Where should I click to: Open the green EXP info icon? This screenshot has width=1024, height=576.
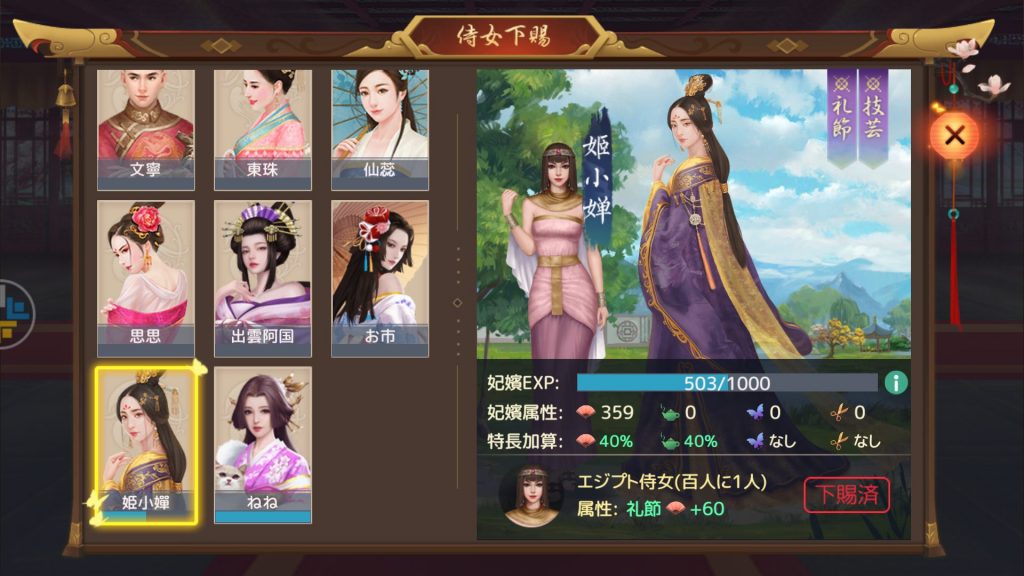point(895,382)
